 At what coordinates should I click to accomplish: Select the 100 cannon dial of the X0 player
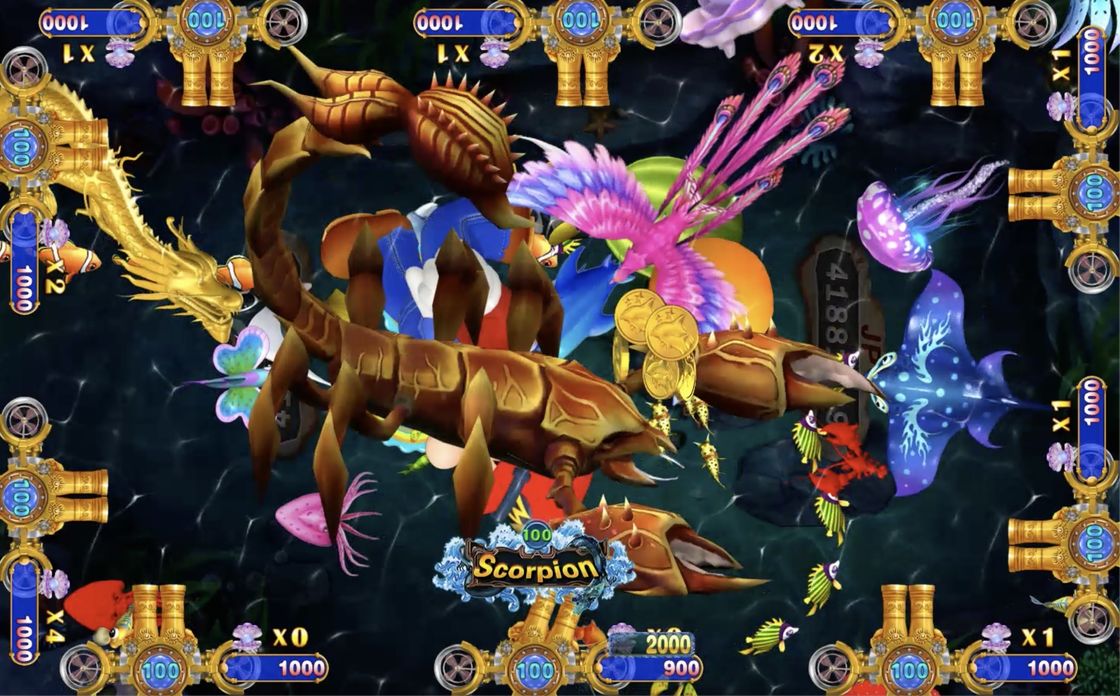tap(160, 670)
